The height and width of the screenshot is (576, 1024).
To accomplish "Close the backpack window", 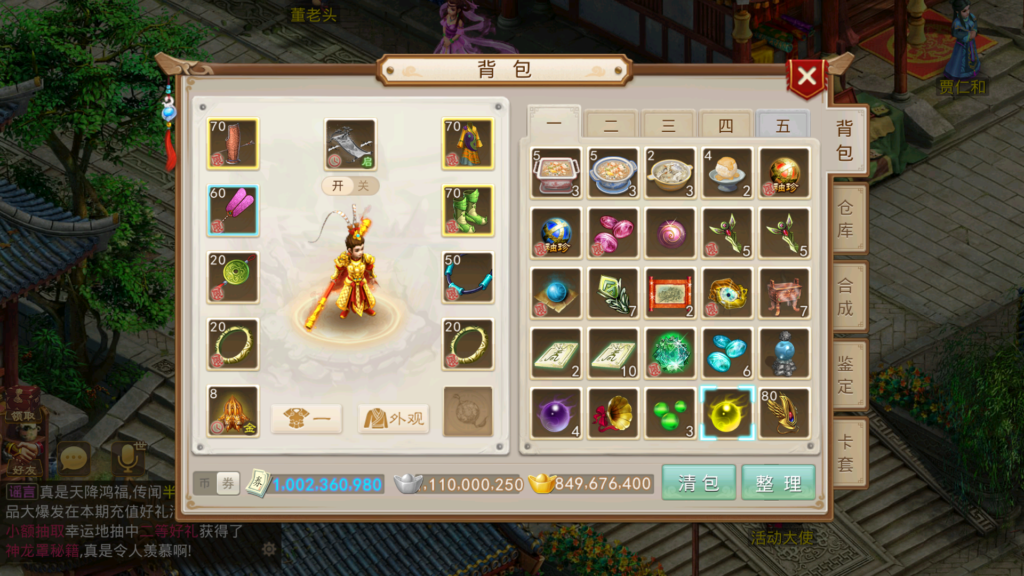I will (x=806, y=77).
